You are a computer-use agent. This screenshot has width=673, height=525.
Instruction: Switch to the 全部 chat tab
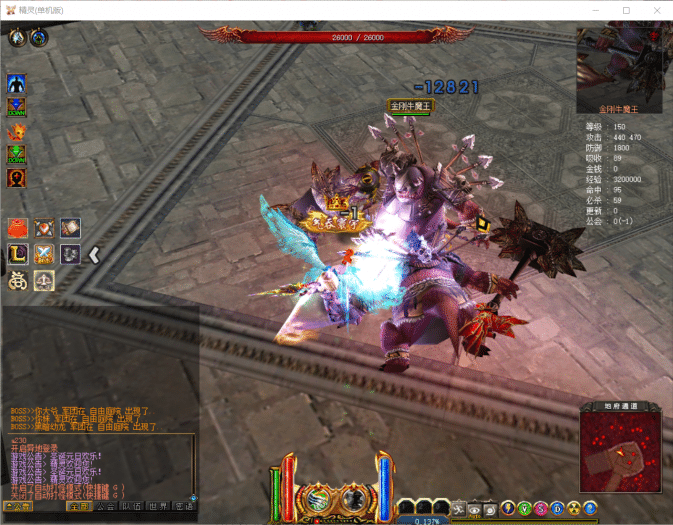coord(80,506)
